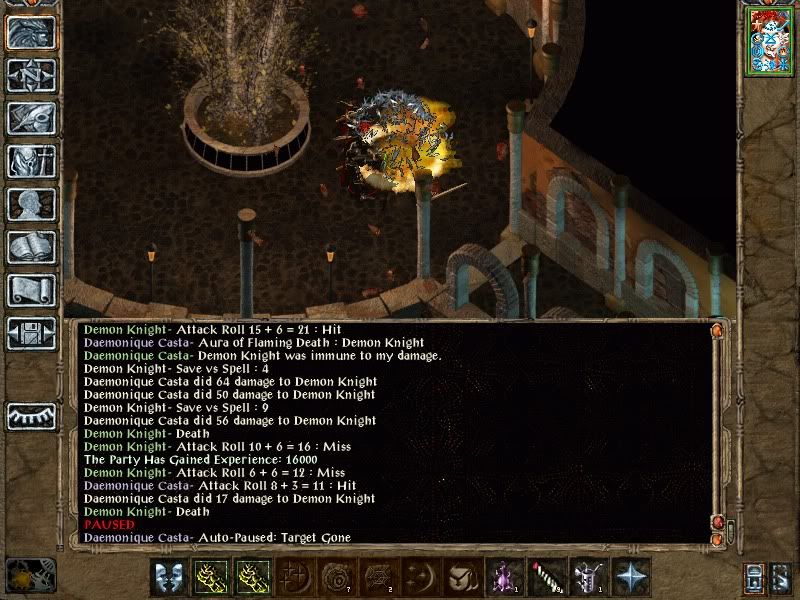The width and height of the screenshot is (800, 600).
Task: Open the area map screen
Action: pyautogui.click(x=31, y=76)
